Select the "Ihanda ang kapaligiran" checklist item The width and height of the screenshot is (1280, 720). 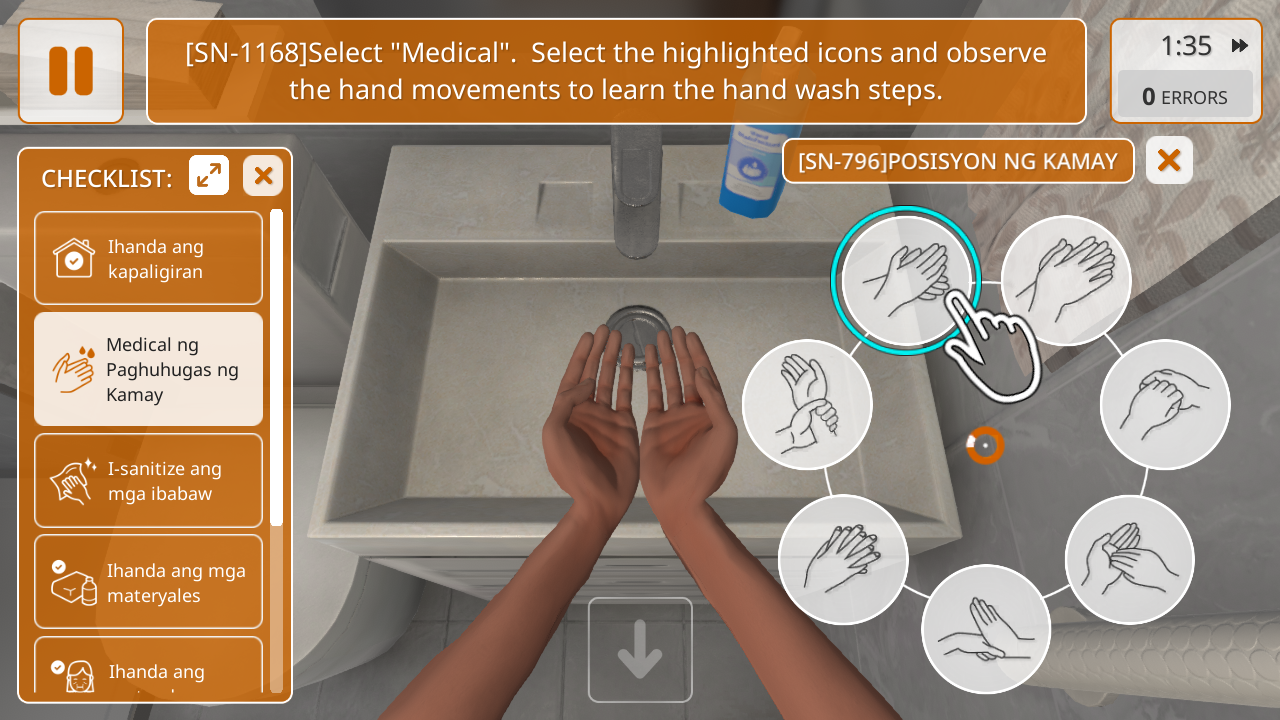coord(148,258)
